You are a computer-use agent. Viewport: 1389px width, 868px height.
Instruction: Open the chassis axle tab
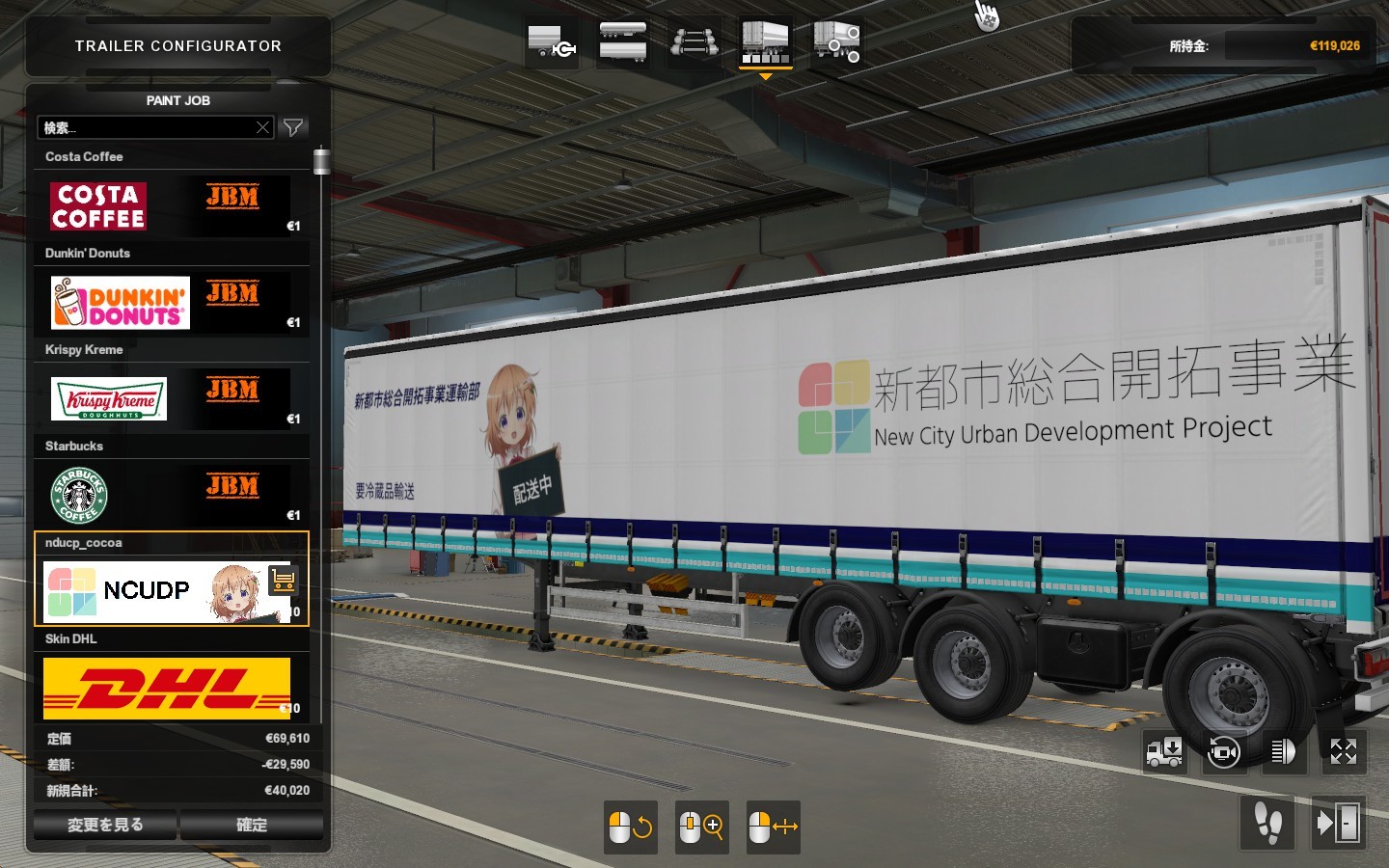pos(694,42)
